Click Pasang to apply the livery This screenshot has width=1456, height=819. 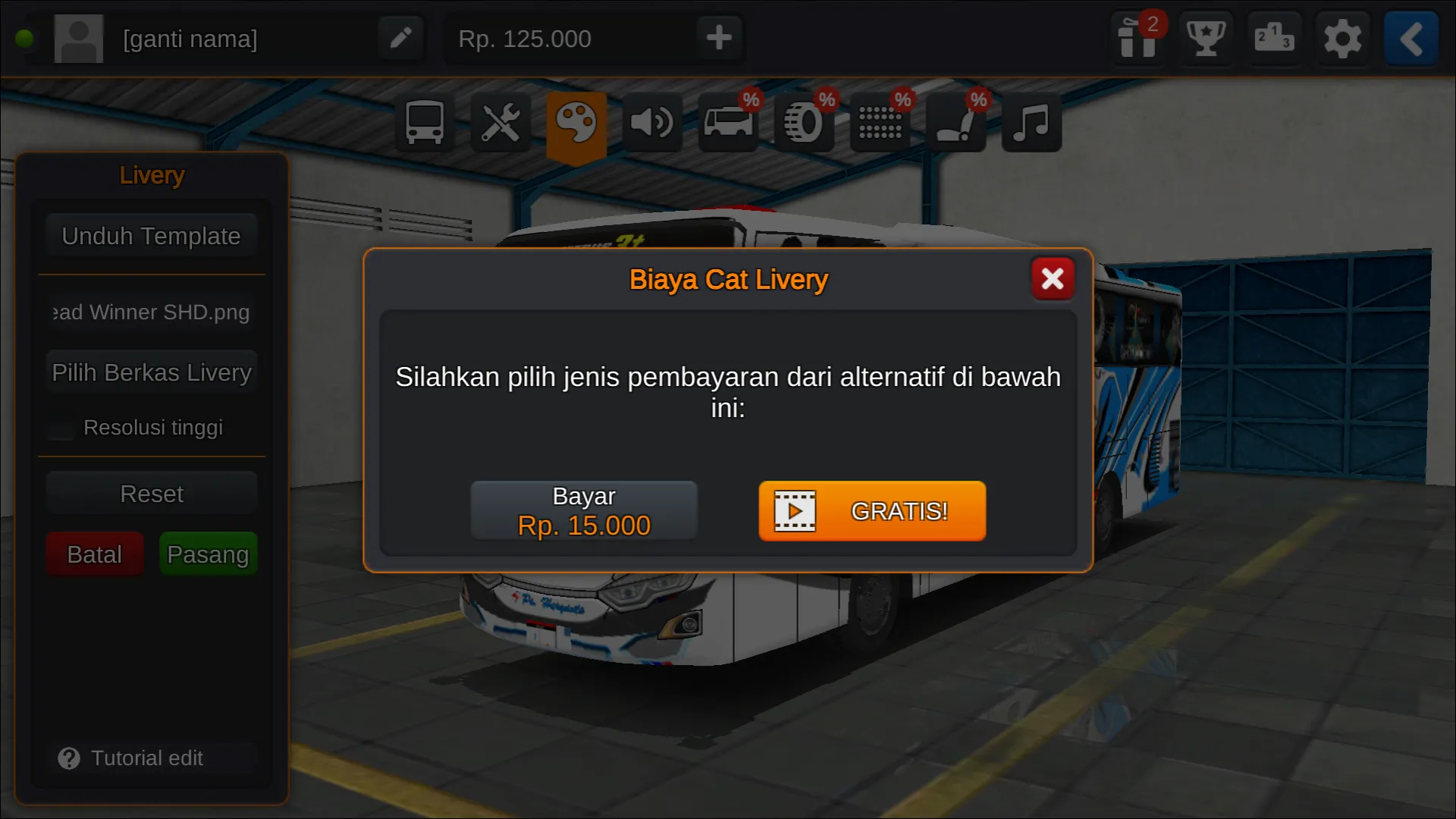(x=208, y=554)
